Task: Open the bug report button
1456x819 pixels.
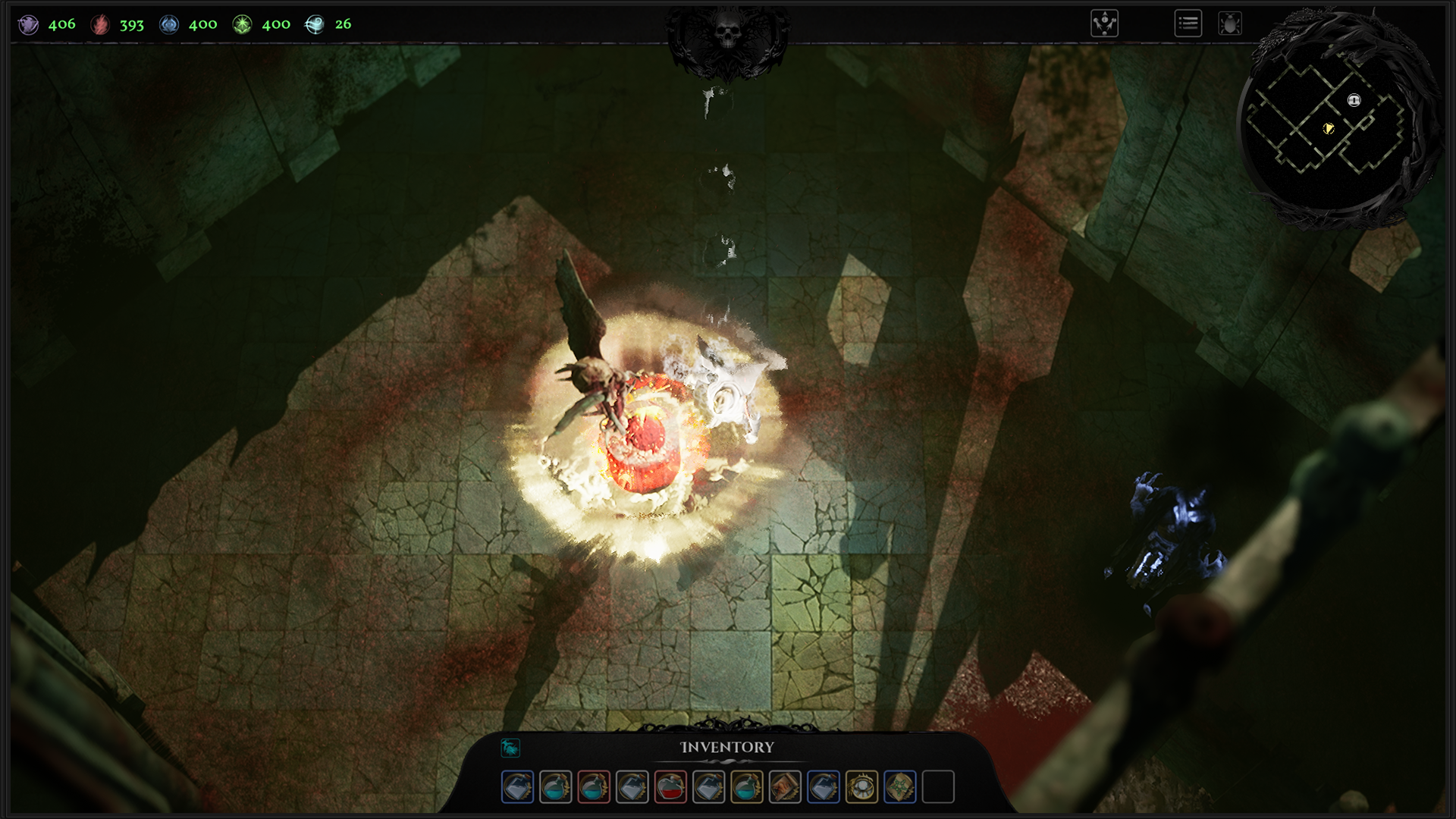Action: click(x=1230, y=24)
